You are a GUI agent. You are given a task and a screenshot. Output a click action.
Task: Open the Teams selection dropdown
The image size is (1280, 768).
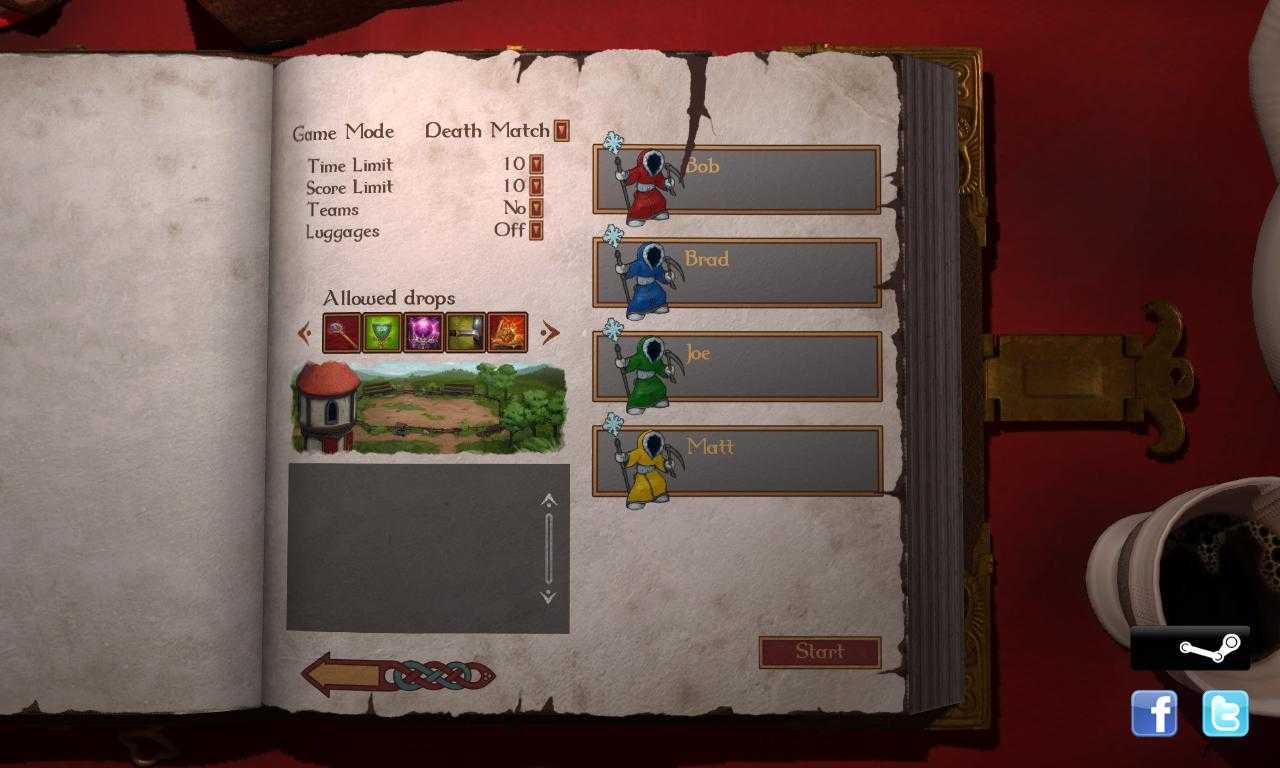536,209
